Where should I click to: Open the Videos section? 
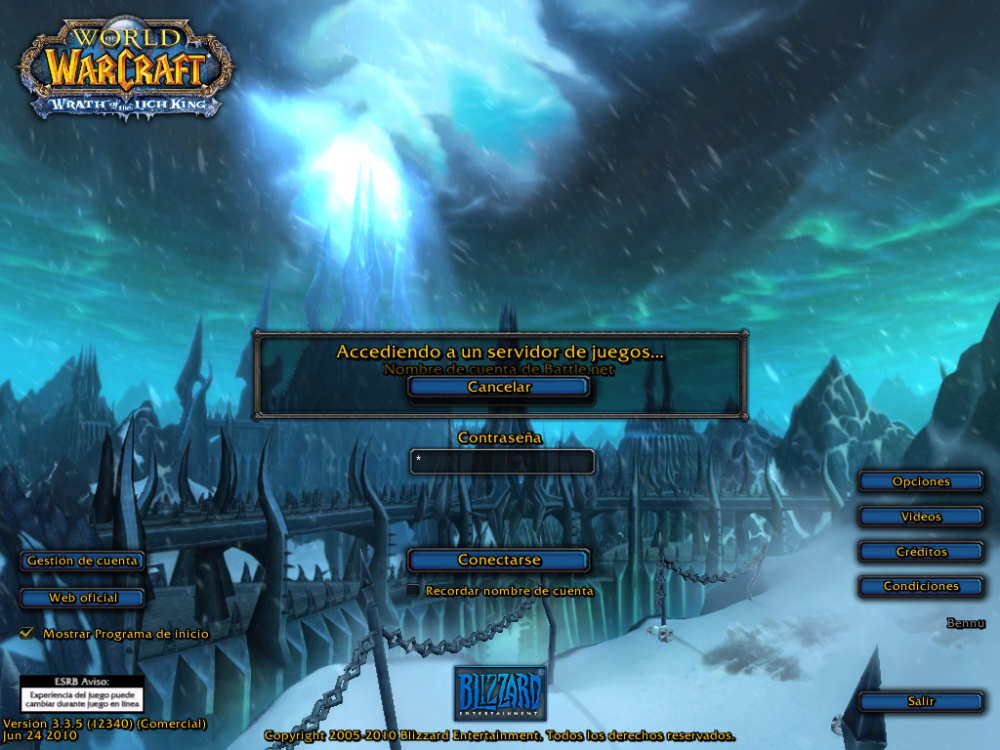tap(921, 517)
